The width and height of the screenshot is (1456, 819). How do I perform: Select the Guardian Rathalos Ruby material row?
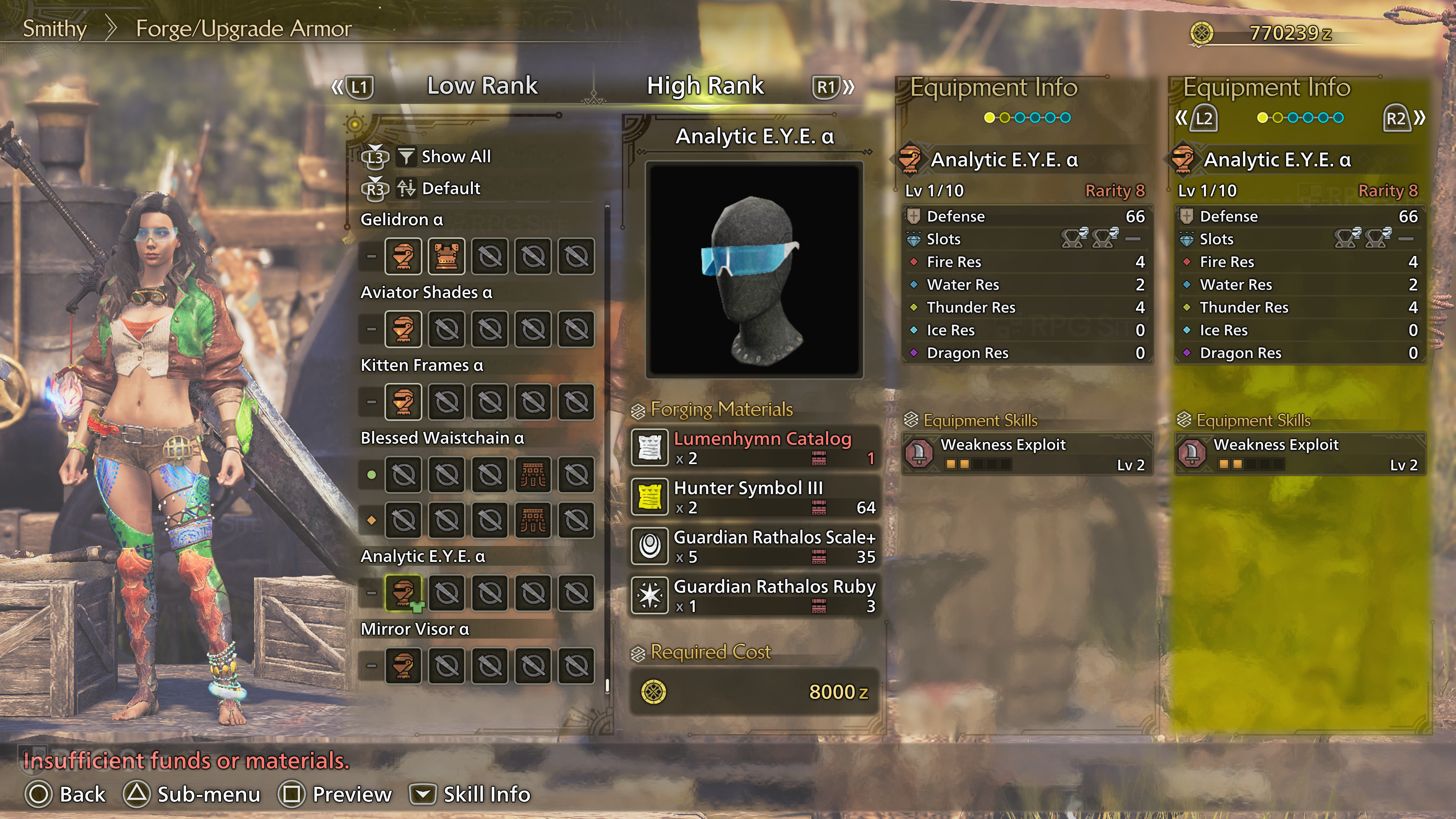pyautogui.click(x=755, y=595)
